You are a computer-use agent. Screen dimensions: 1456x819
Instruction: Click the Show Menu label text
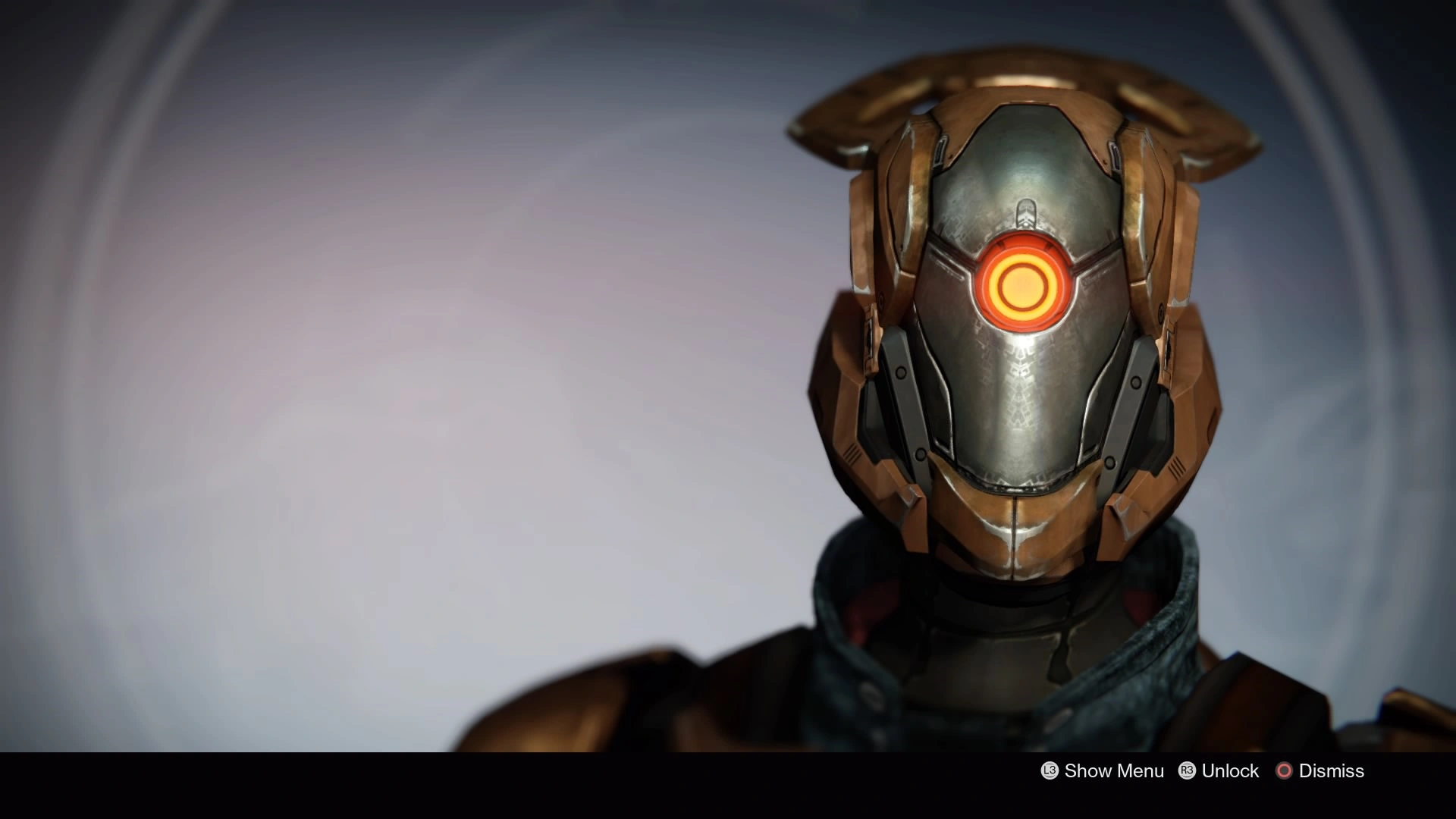pos(1114,771)
